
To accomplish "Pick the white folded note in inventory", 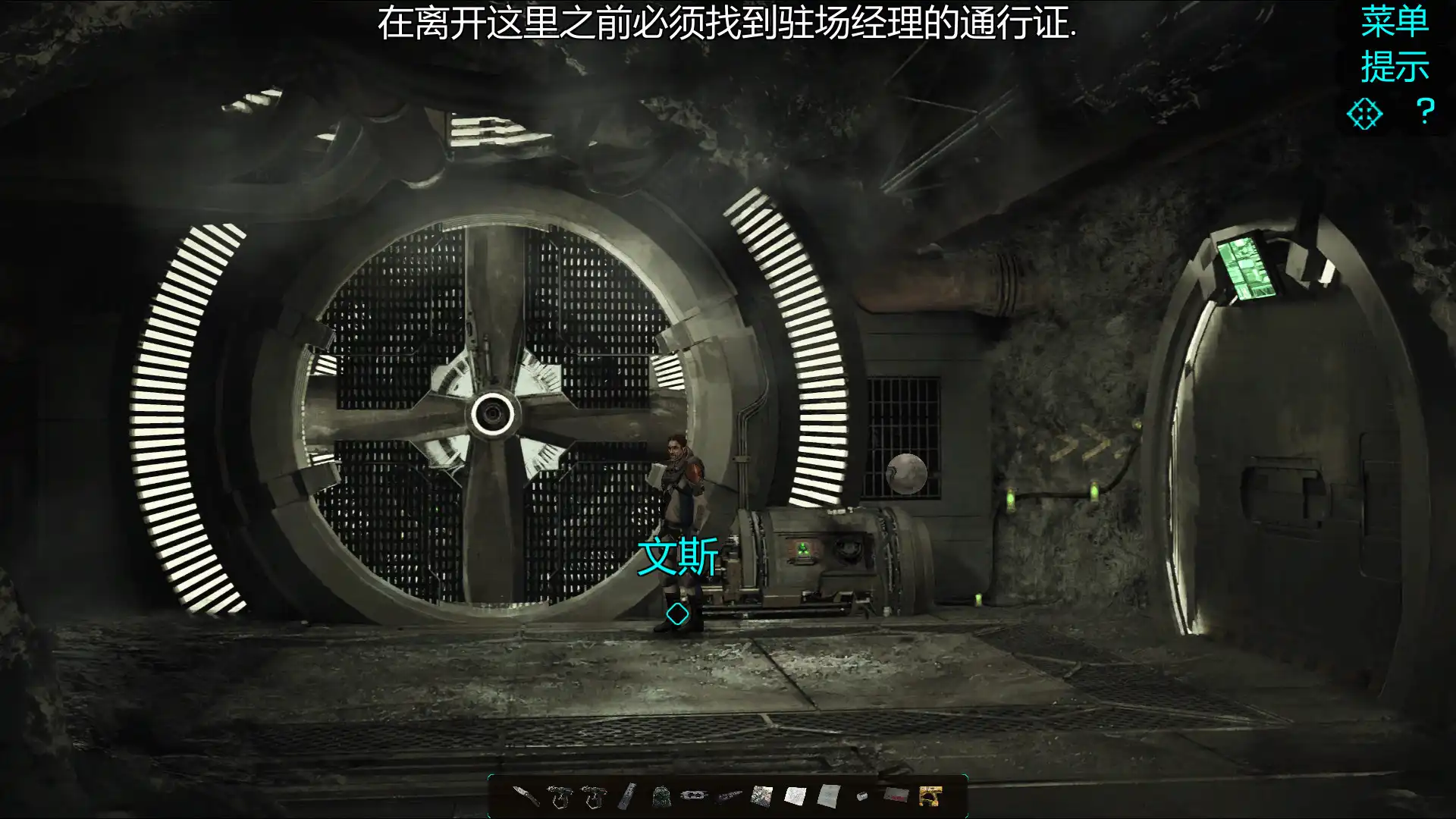I will (795, 795).
